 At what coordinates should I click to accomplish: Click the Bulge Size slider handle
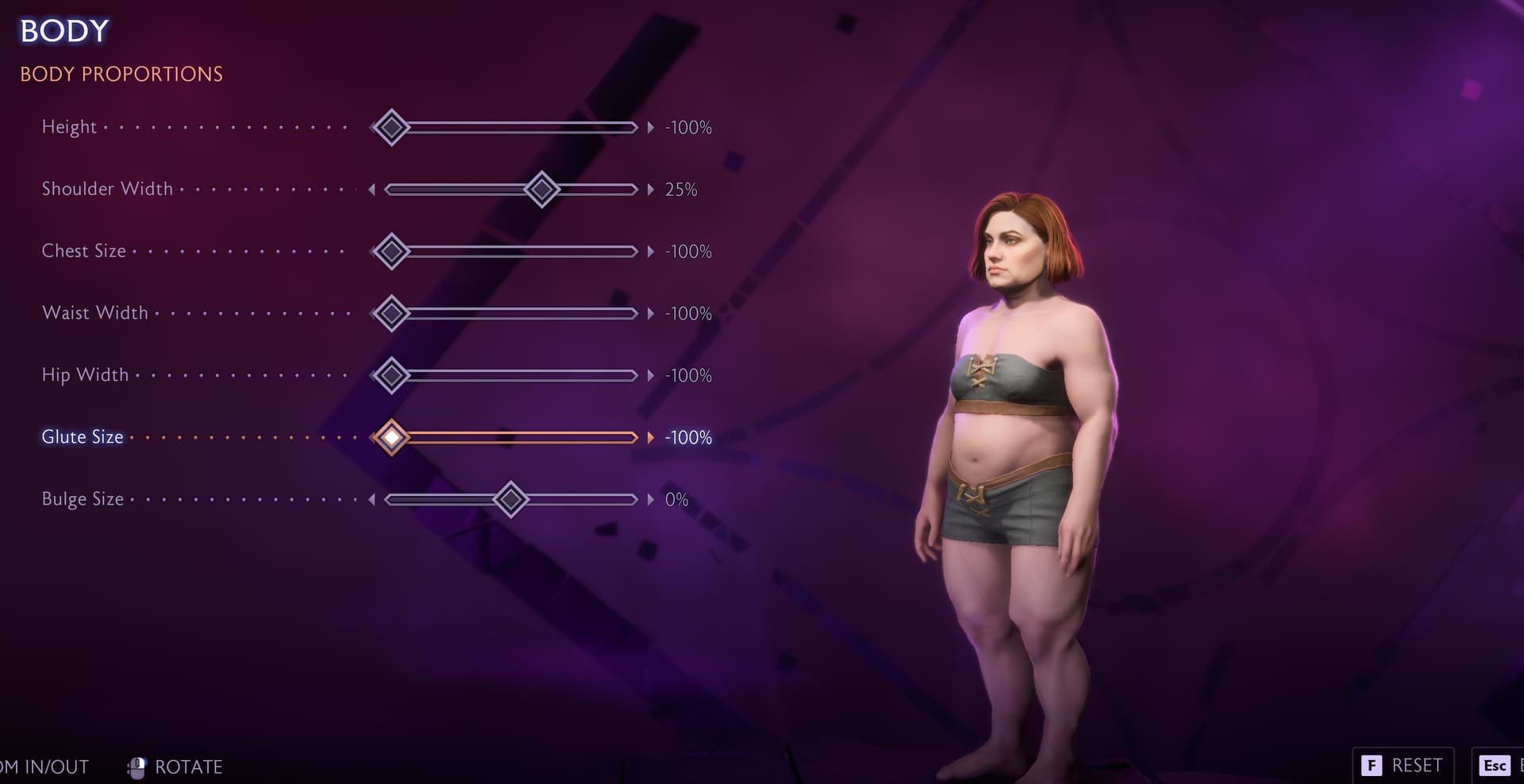point(510,499)
